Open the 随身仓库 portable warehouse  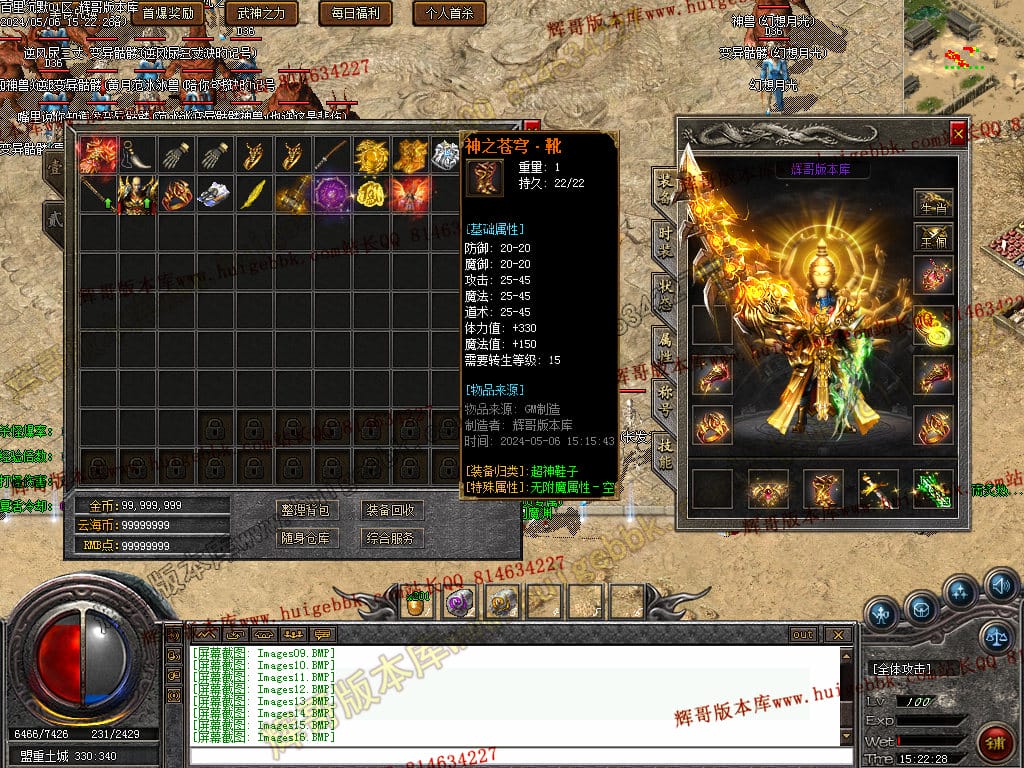[x=304, y=538]
